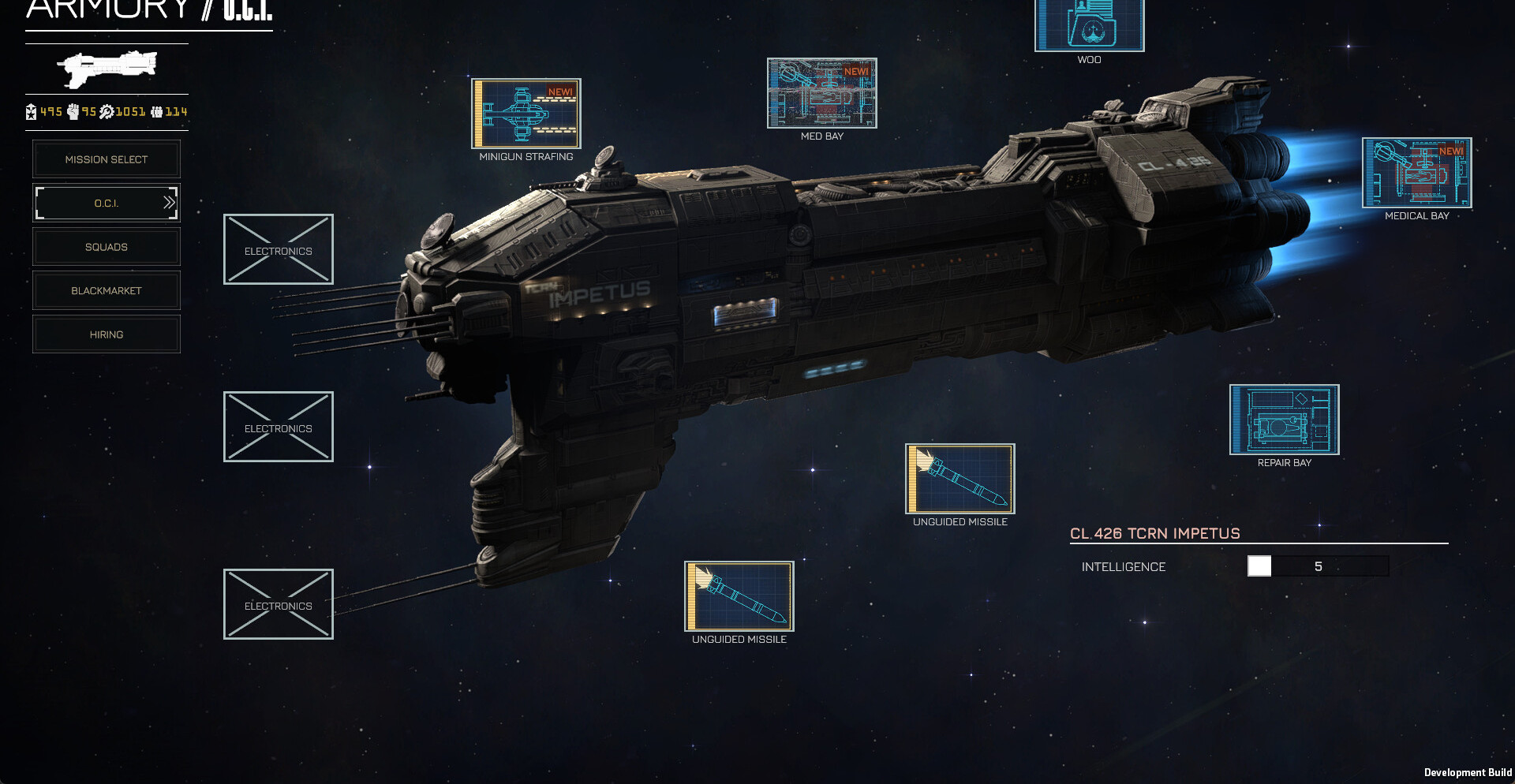Adjust the Intelligence slider

1259,566
